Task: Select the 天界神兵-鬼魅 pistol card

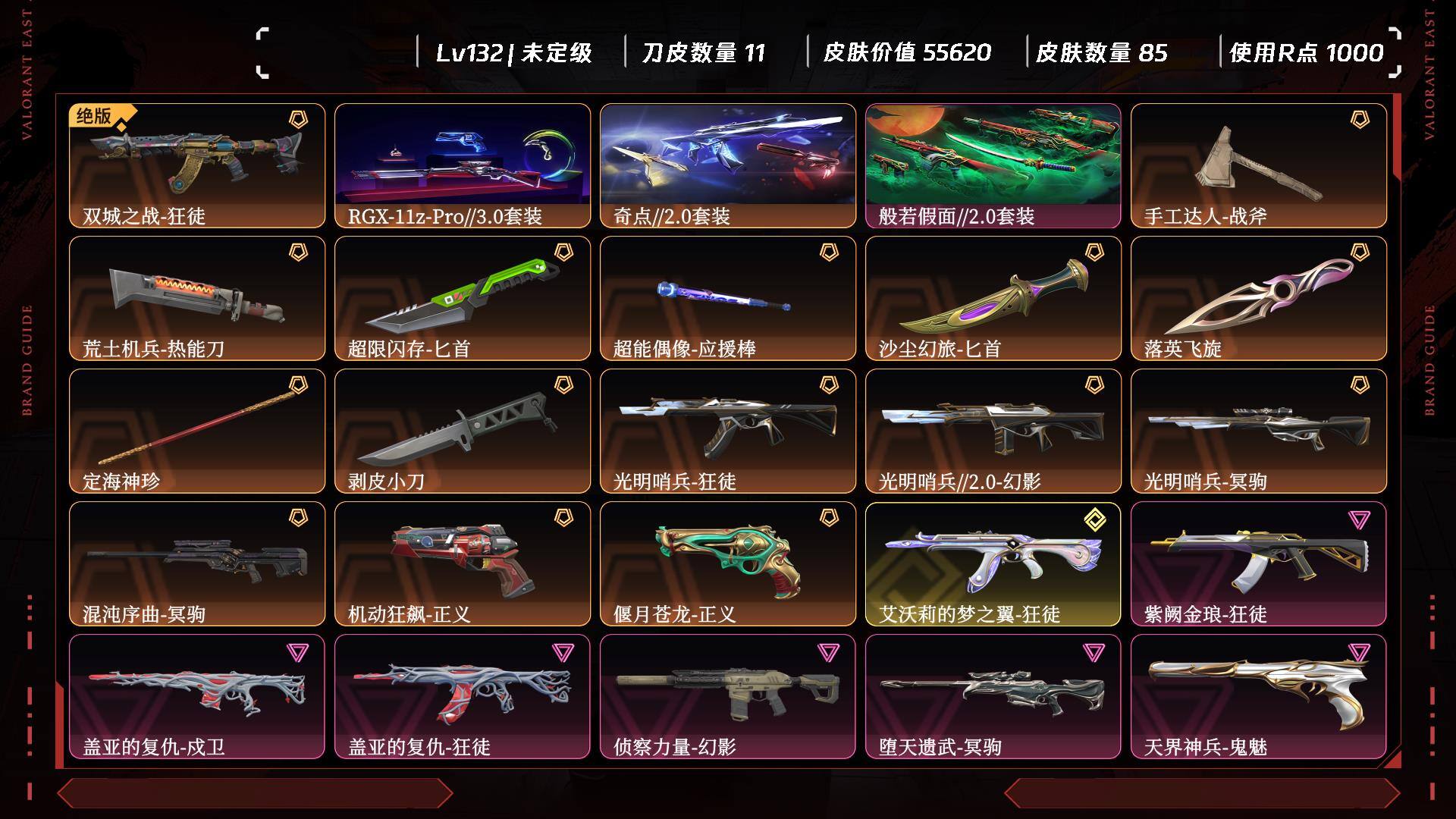Action: (1259, 696)
